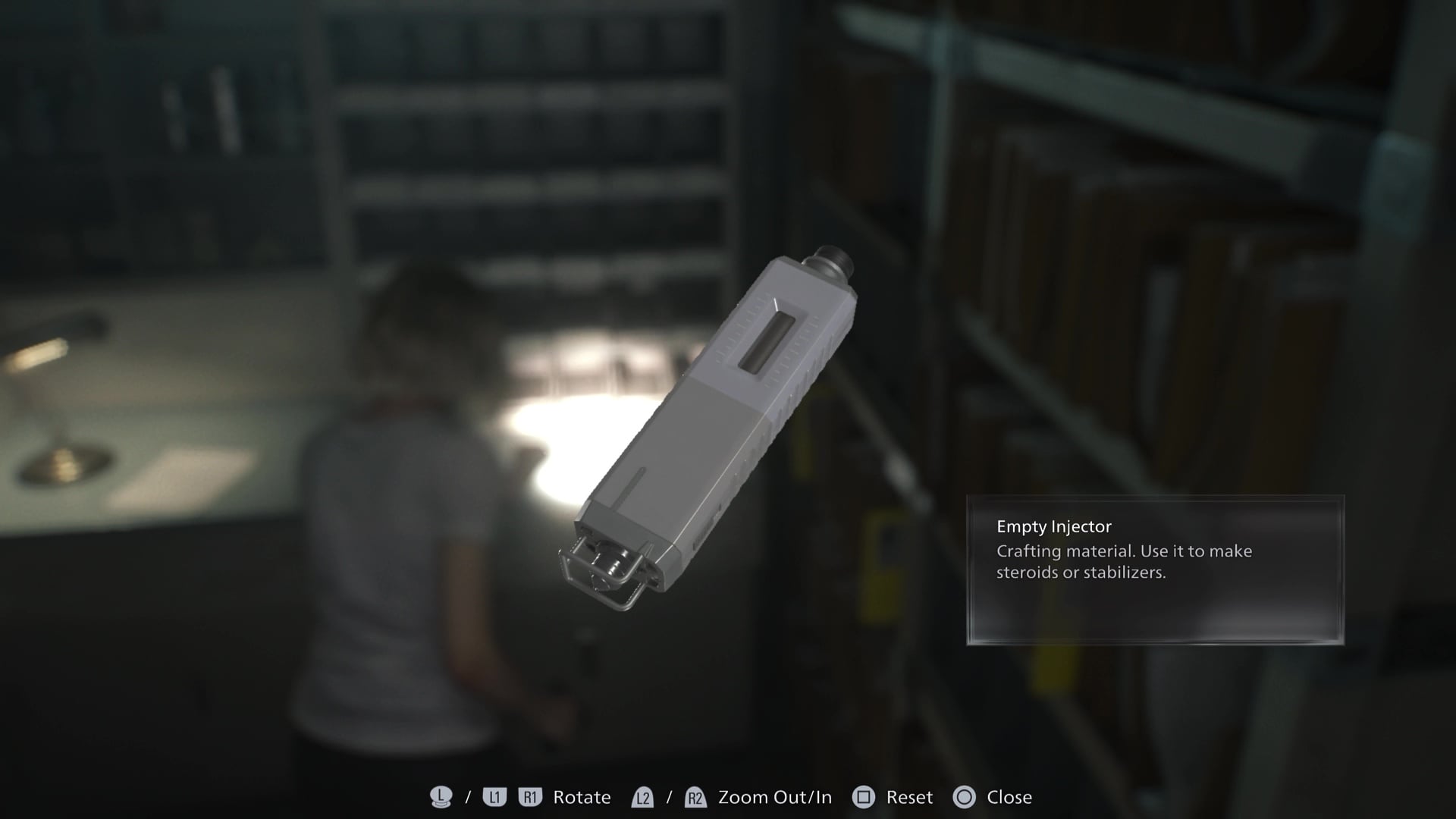The width and height of the screenshot is (1456, 819).
Task: Click the Circle button icon beside Close
Action: [965, 797]
